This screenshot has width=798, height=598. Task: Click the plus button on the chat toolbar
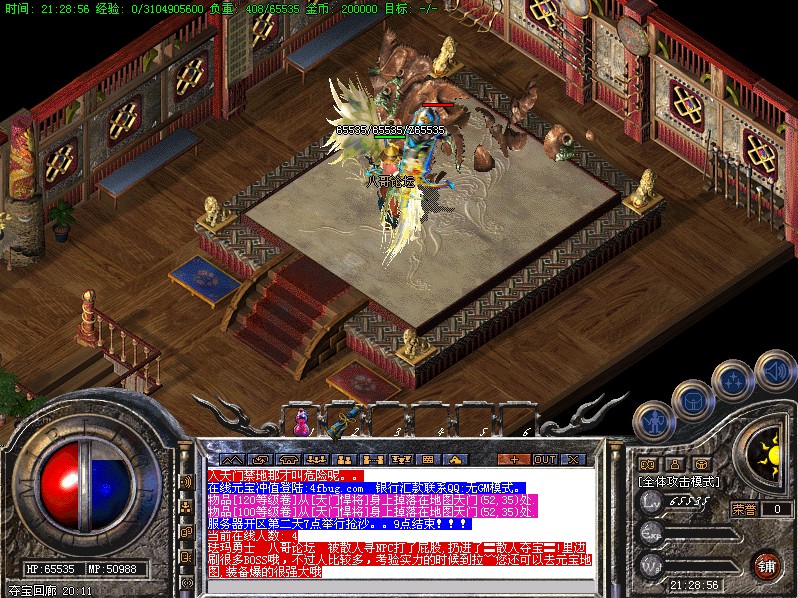pyautogui.click(x=514, y=459)
